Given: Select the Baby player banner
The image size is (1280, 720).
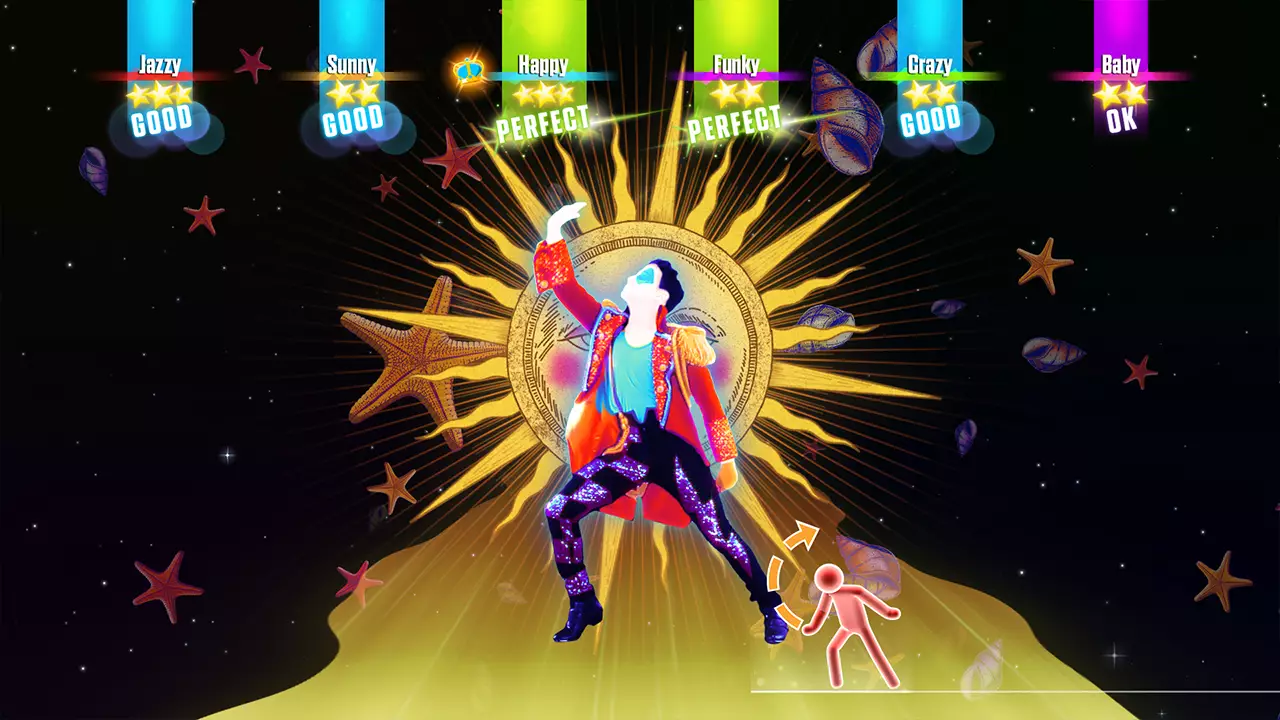Looking at the screenshot, I should point(1120,66).
